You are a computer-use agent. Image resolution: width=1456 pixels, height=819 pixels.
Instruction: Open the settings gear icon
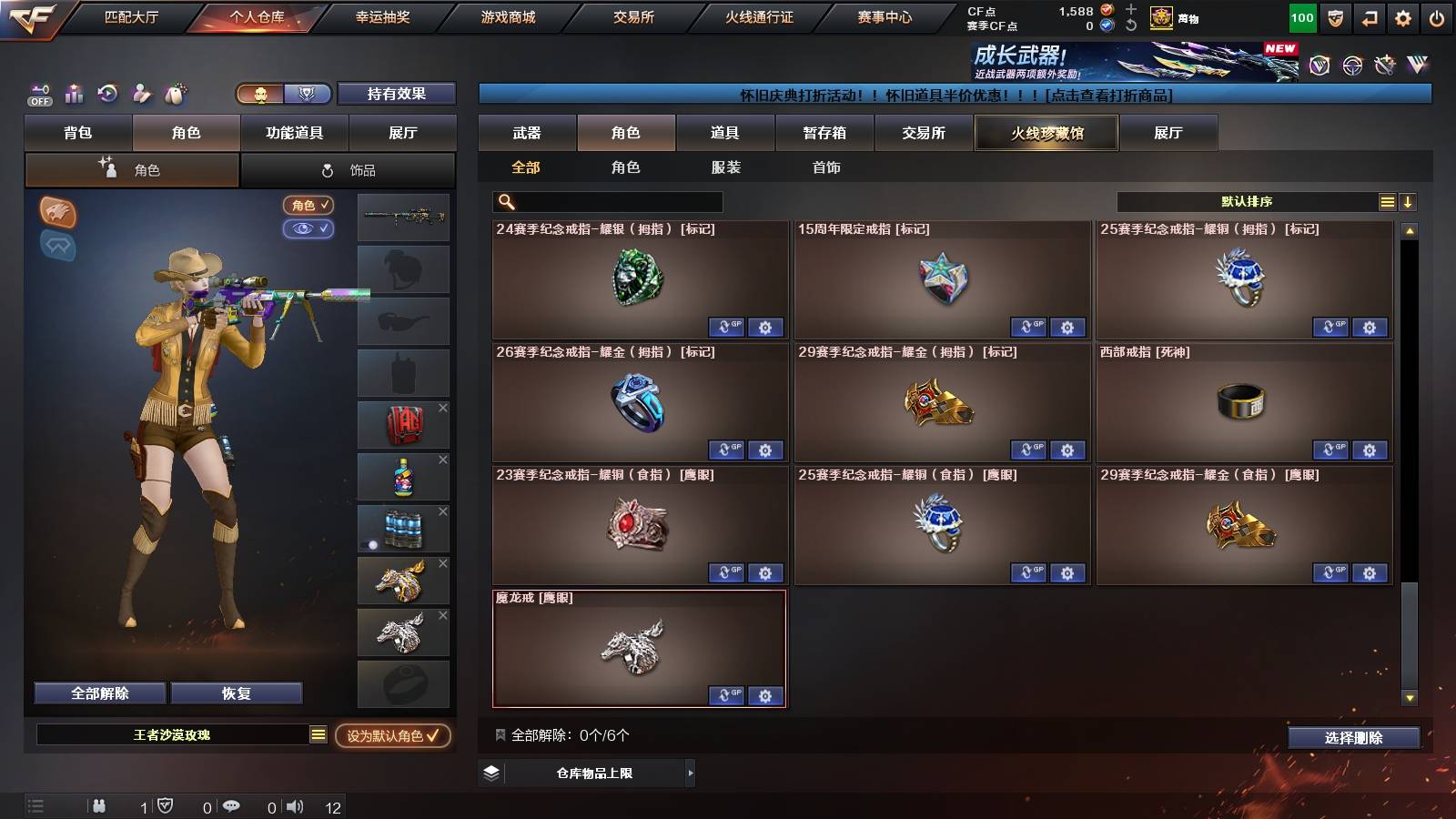[1403, 16]
